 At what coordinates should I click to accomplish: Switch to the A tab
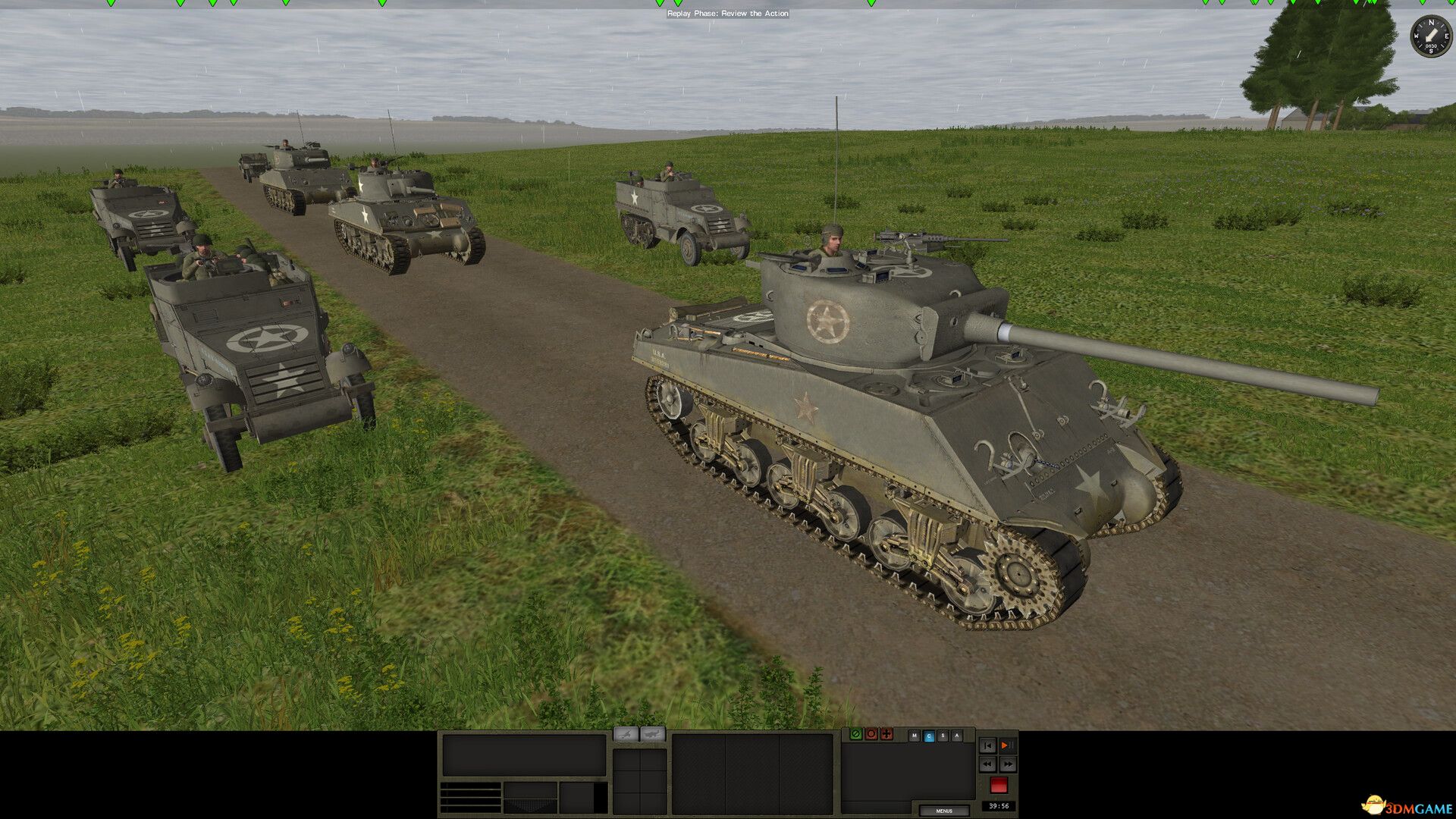click(957, 736)
